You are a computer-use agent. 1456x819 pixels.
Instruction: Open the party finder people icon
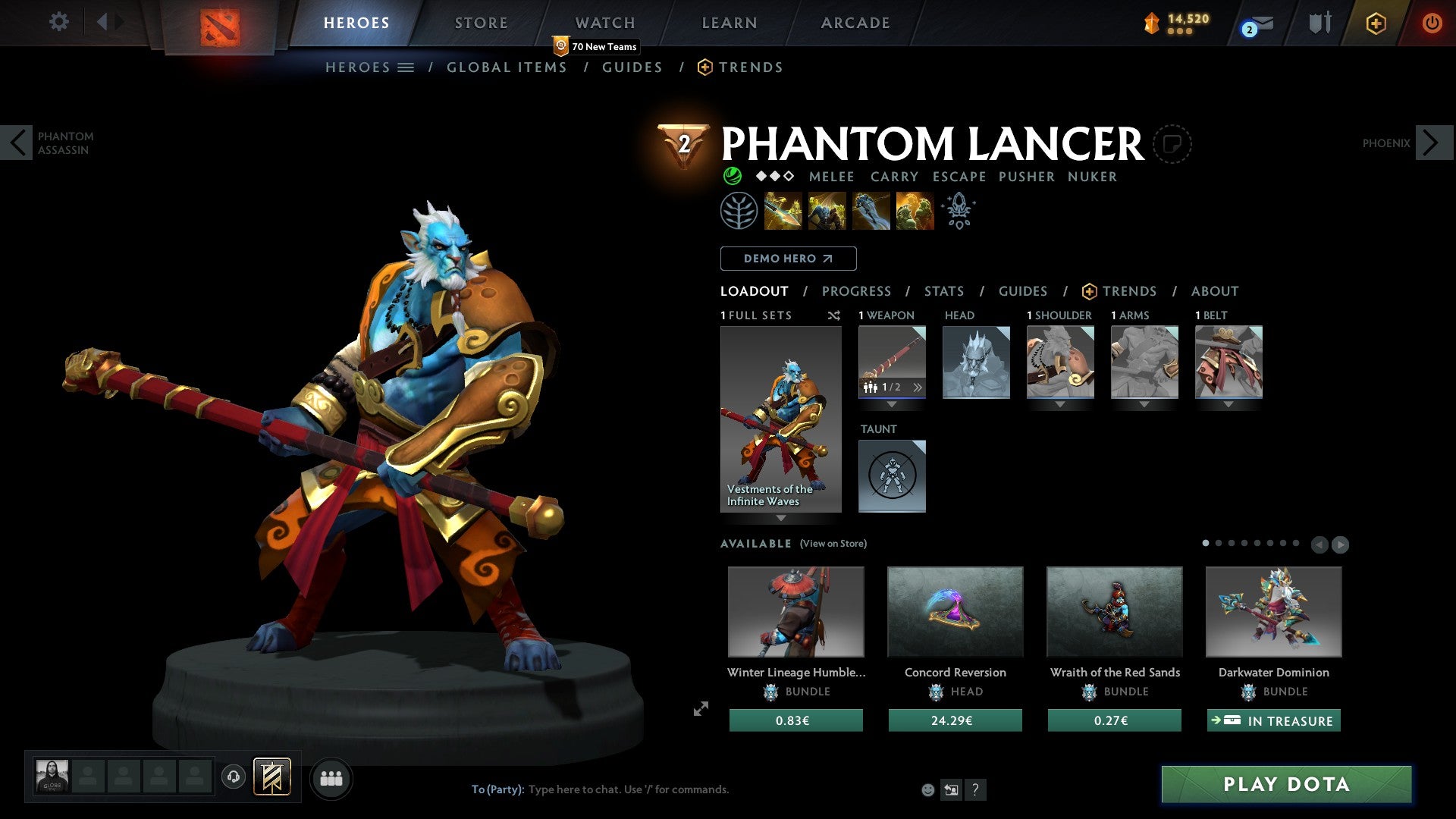pyautogui.click(x=331, y=777)
